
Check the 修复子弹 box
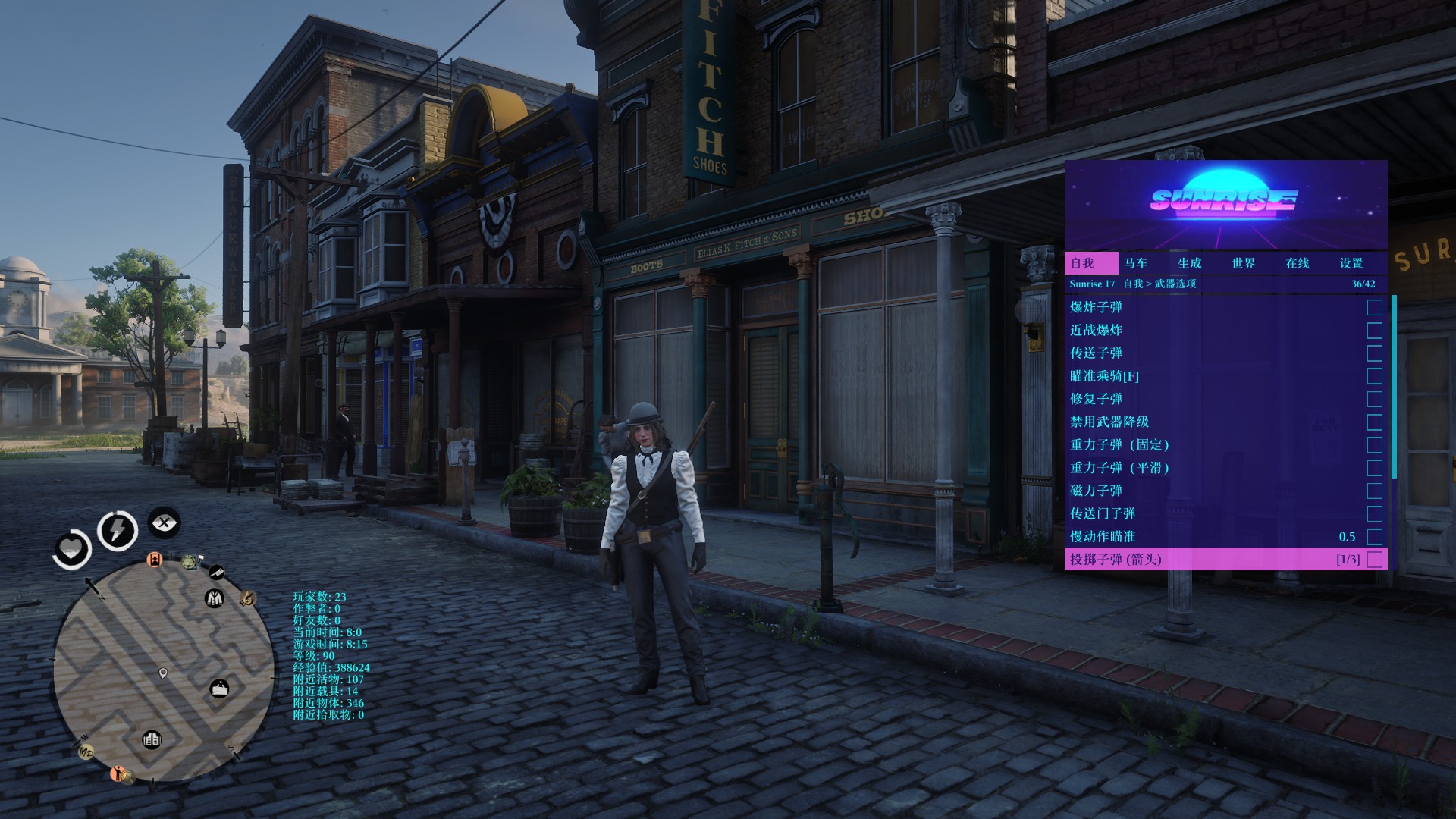click(x=1374, y=399)
